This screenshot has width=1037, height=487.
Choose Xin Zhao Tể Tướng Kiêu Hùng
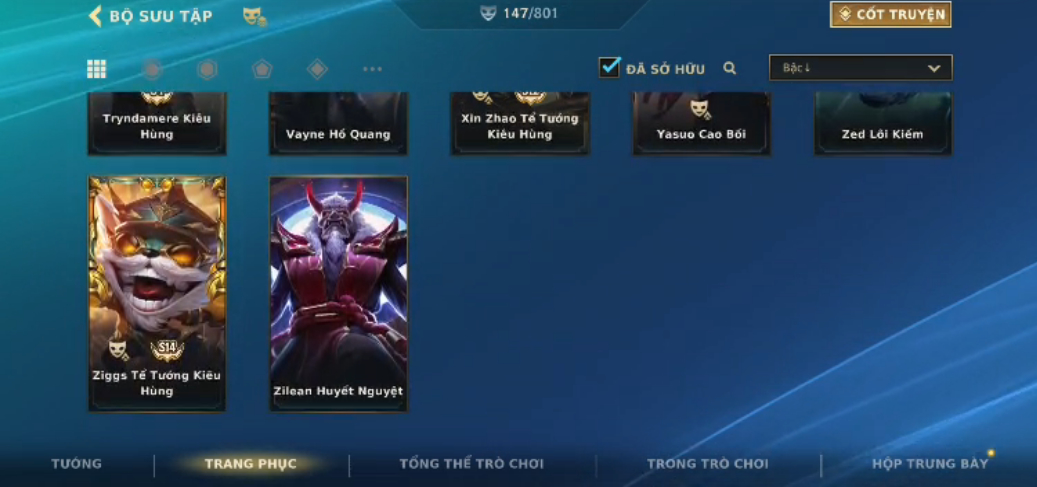point(520,124)
